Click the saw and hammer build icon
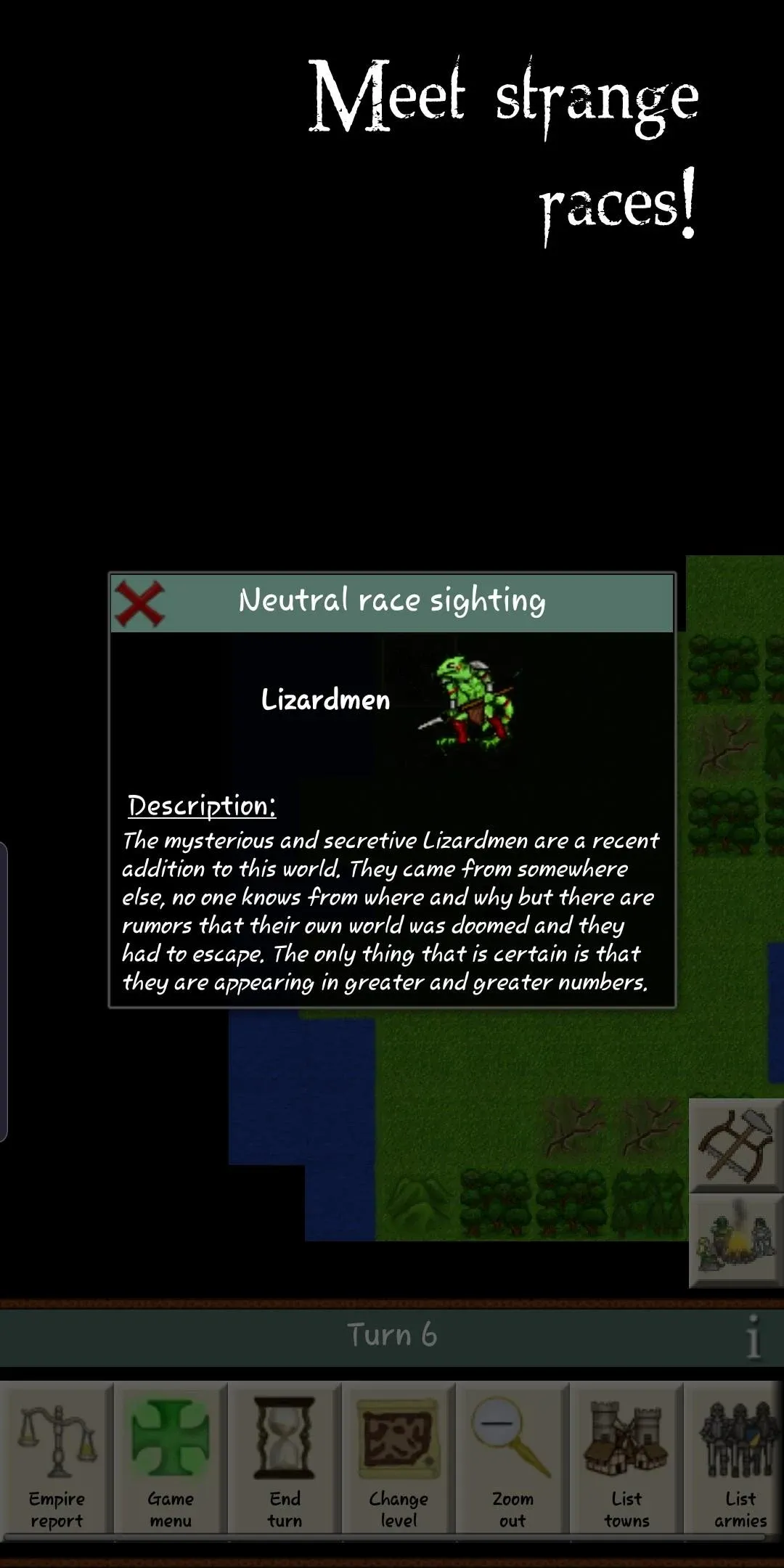 [735, 1145]
